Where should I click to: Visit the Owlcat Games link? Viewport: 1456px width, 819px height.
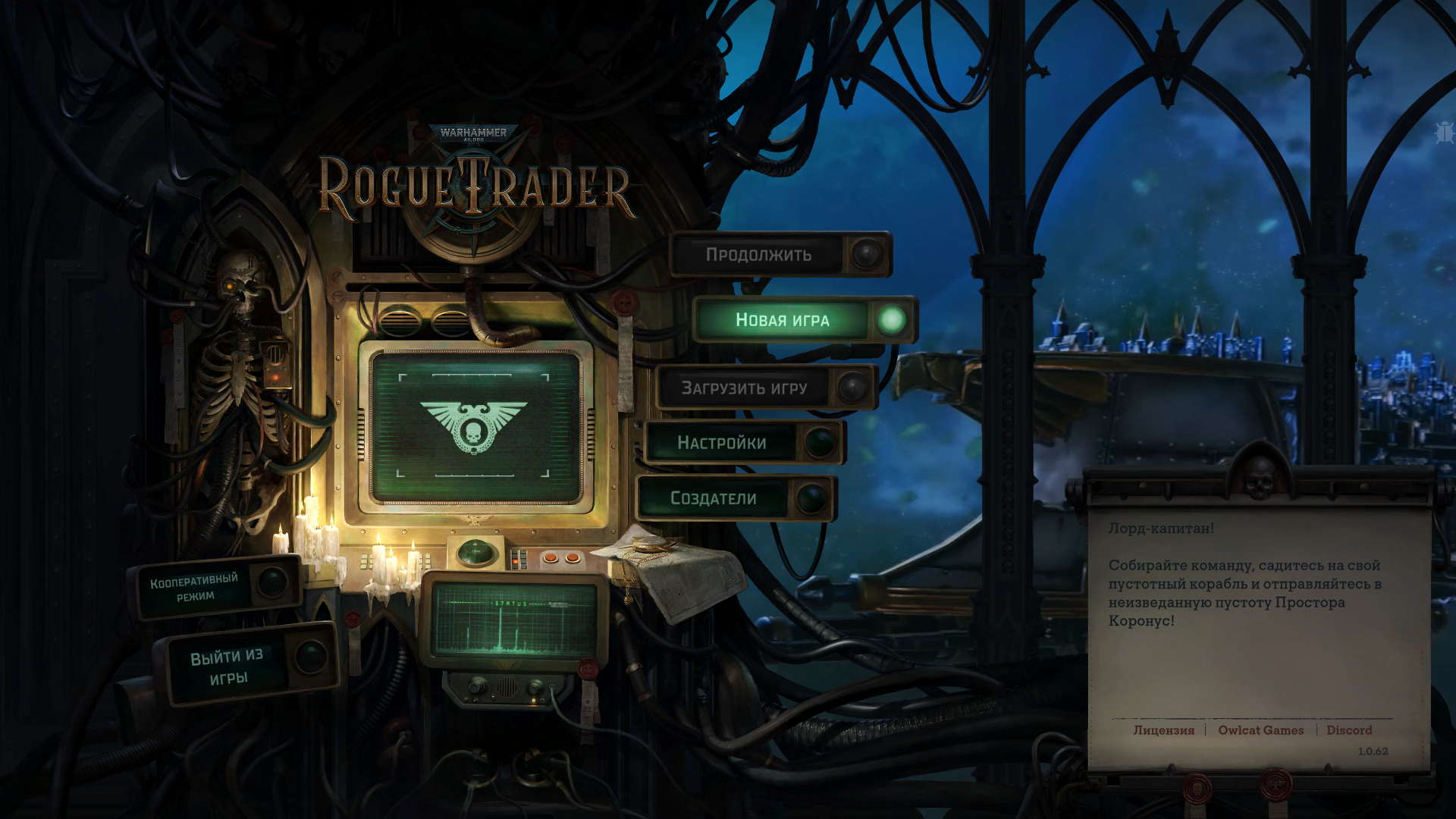[1260, 730]
